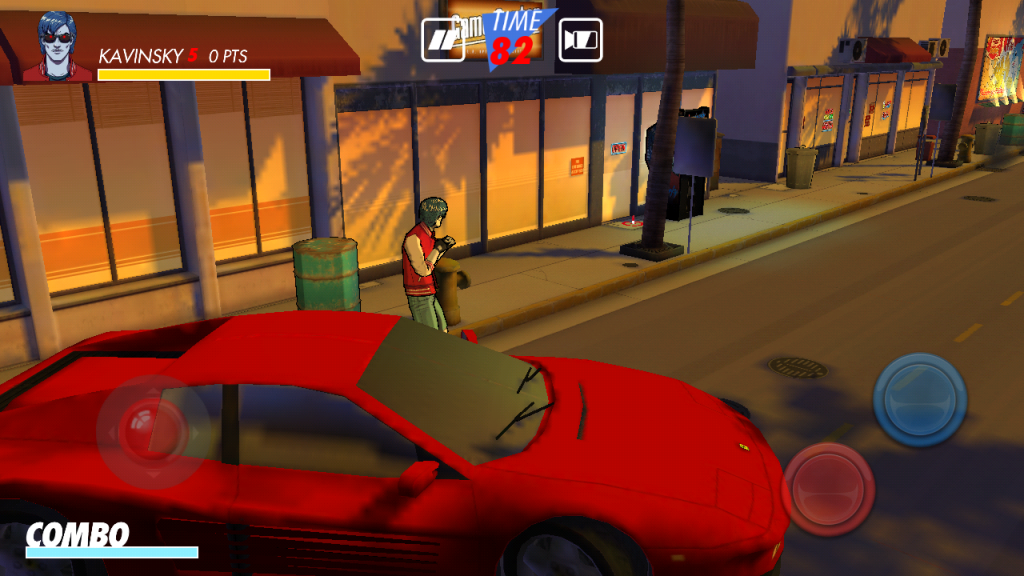Screen dimensions: 1024x576
Task: Tap the red round action button
Action: tap(828, 489)
